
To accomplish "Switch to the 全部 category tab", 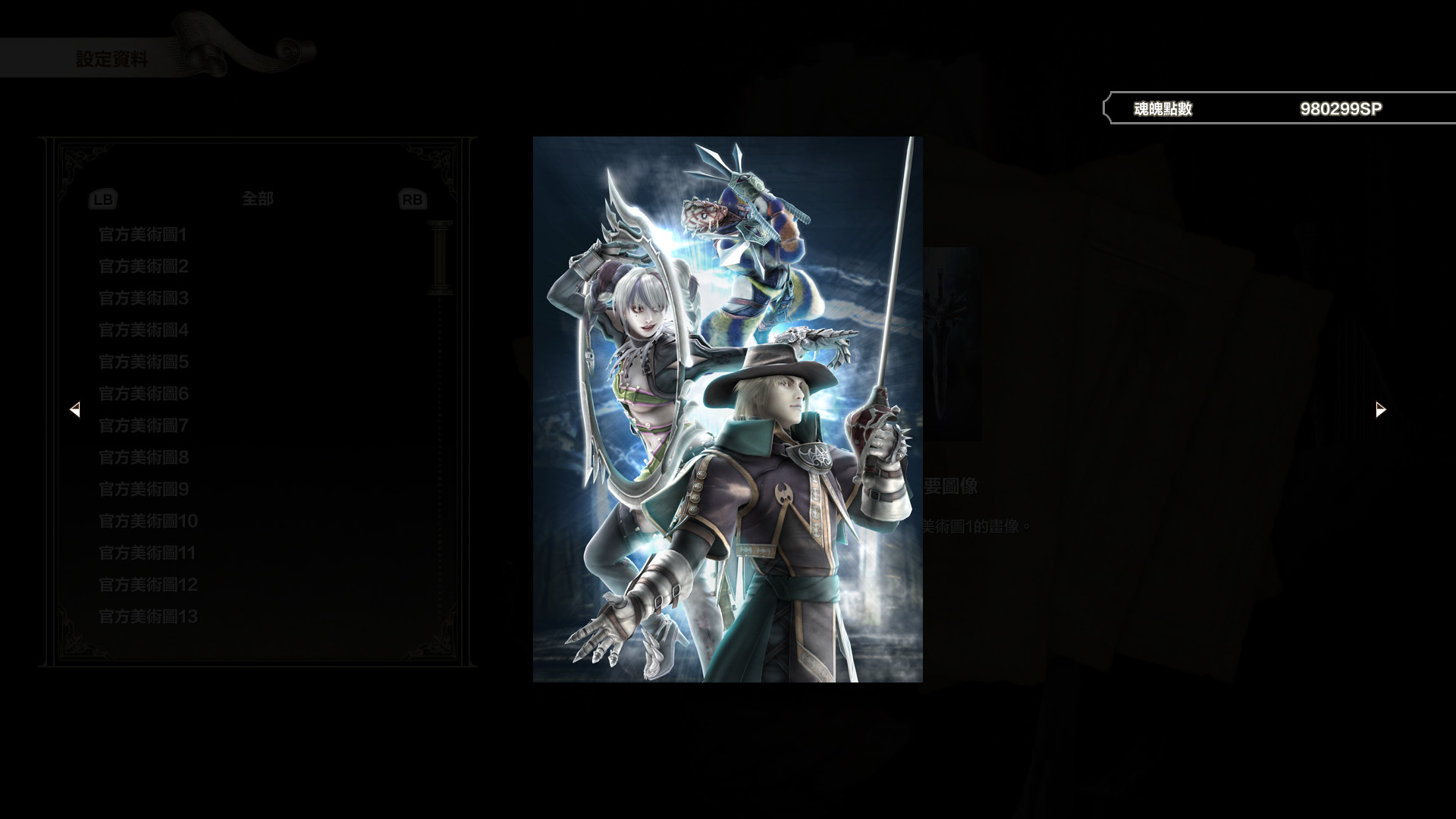I will 258,199.
